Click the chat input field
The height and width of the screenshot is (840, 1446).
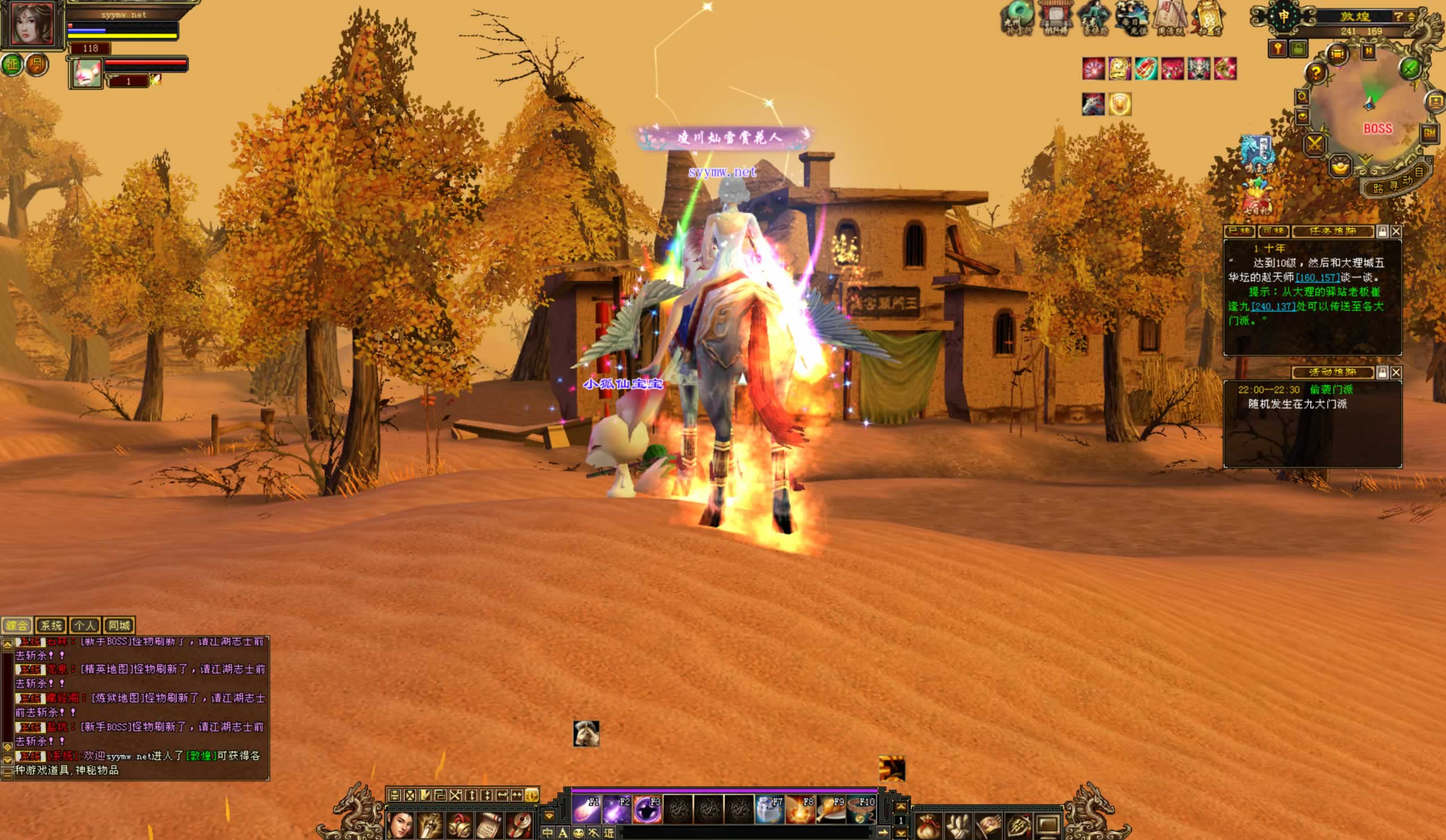(746, 833)
